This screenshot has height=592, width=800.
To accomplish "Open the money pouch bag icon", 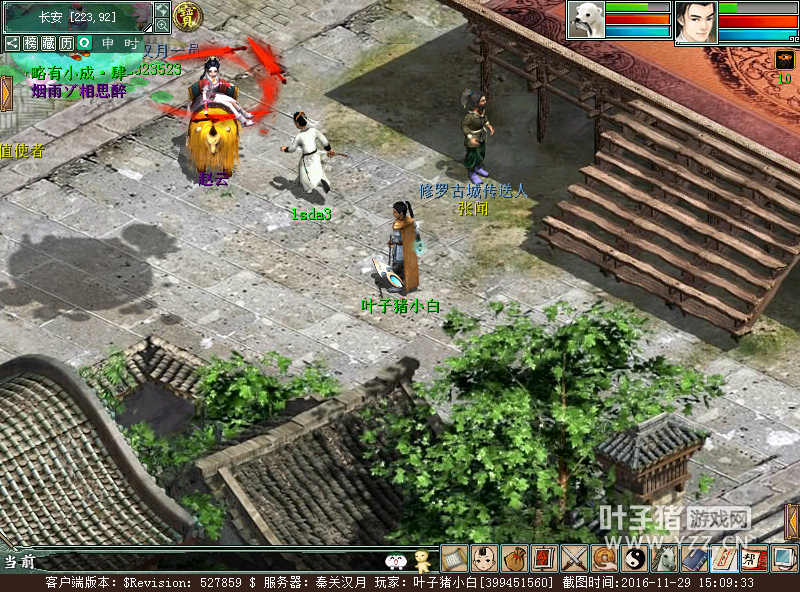I will click(515, 558).
